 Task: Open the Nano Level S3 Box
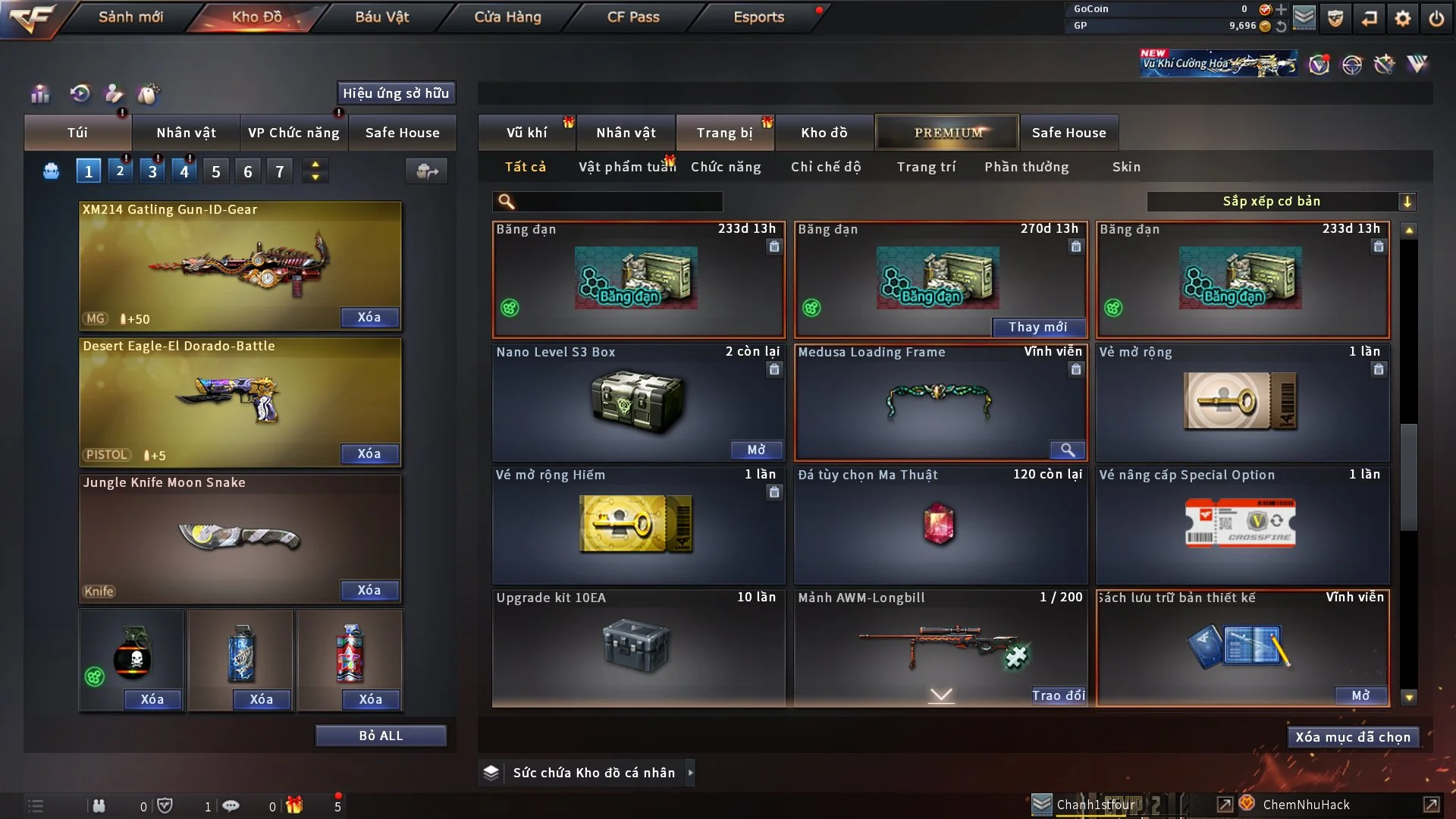pyautogui.click(x=756, y=450)
